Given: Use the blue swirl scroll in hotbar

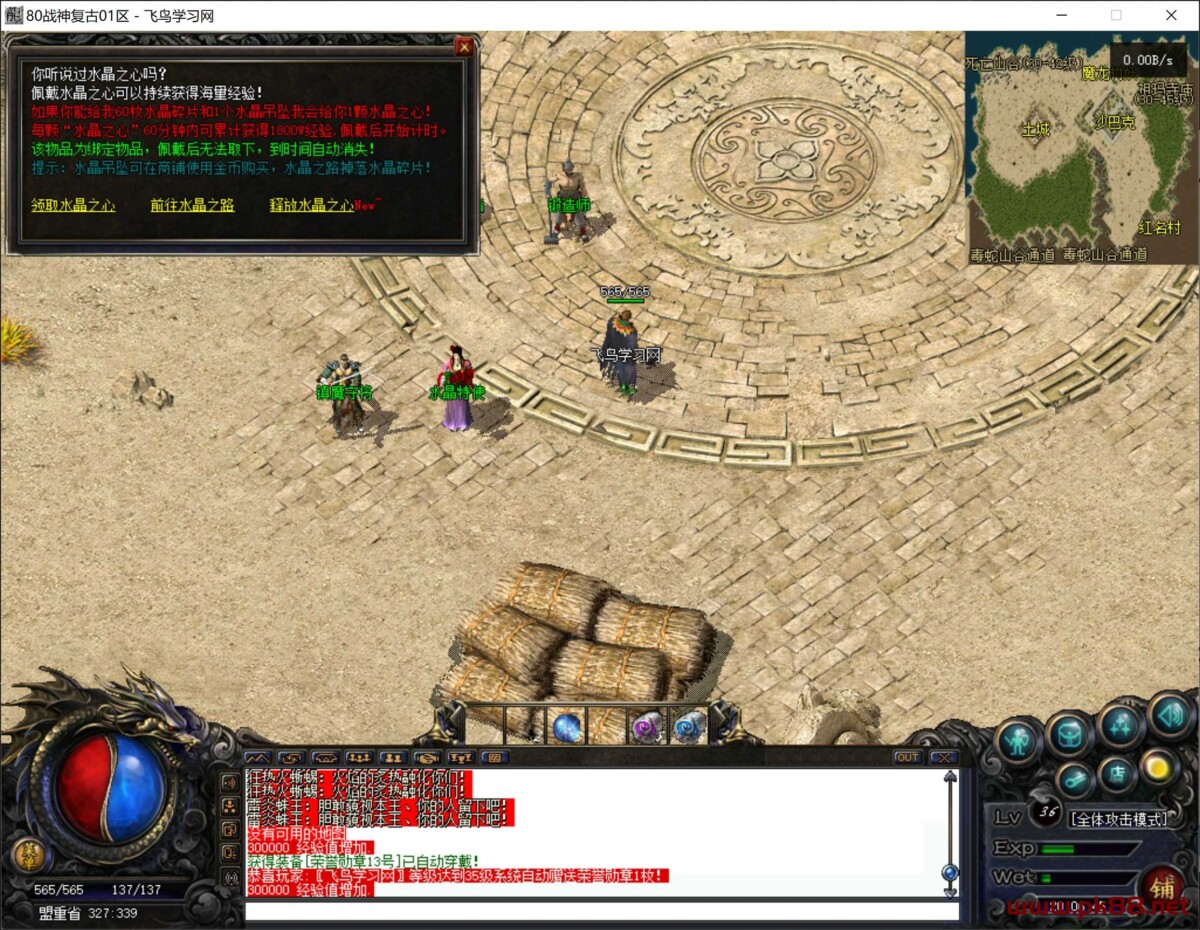Looking at the screenshot, I should click(x=688, y=727).
